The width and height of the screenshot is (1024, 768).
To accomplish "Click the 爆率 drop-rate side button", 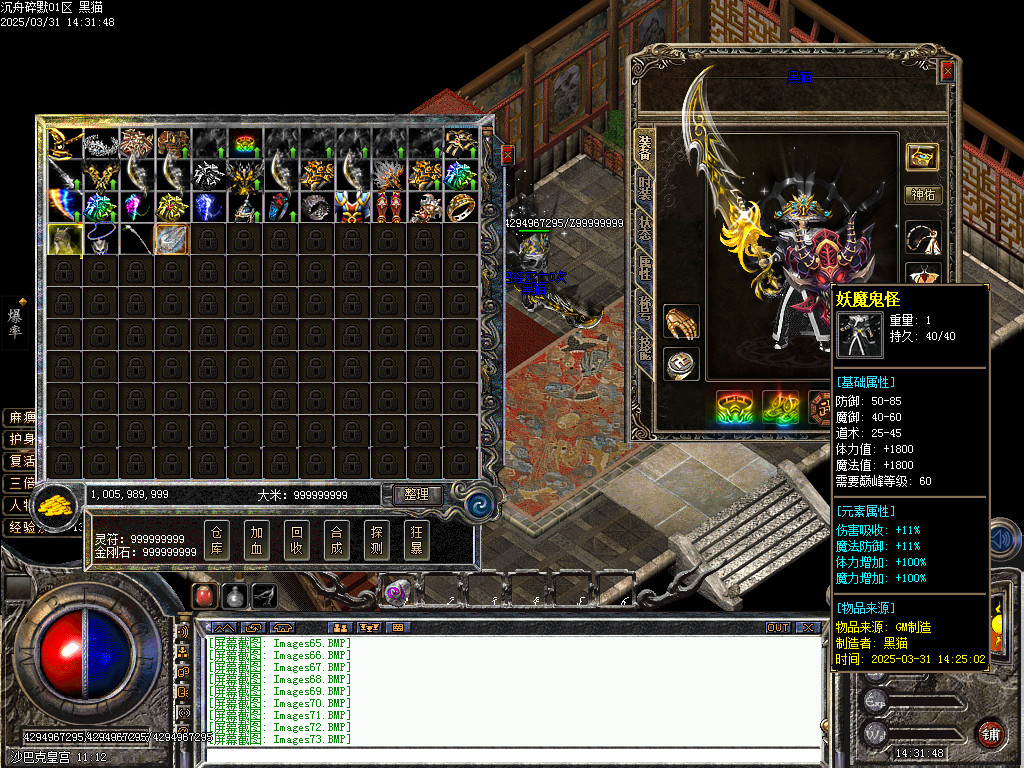I will [x=16, y=322].
